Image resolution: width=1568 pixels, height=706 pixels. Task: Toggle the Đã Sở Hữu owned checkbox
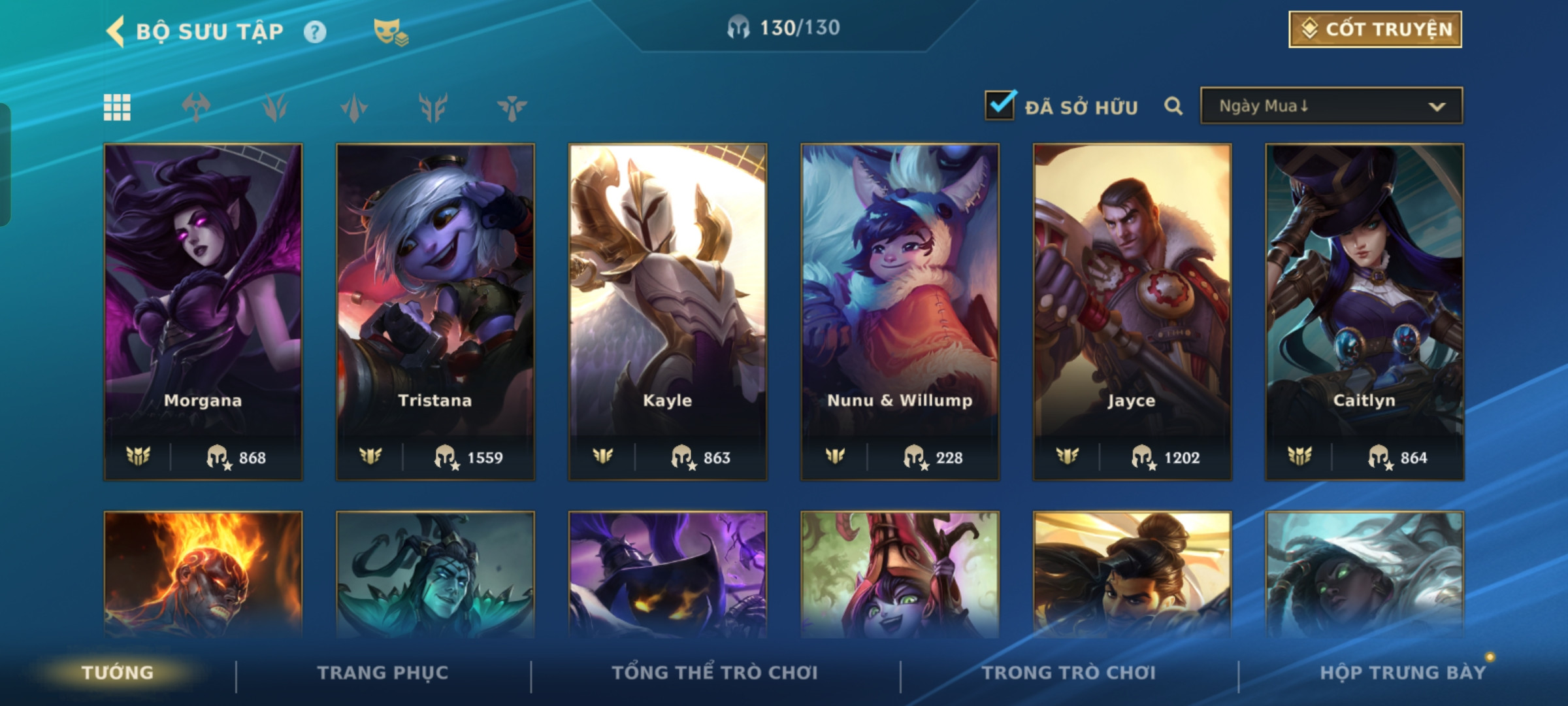(1000, 106)
